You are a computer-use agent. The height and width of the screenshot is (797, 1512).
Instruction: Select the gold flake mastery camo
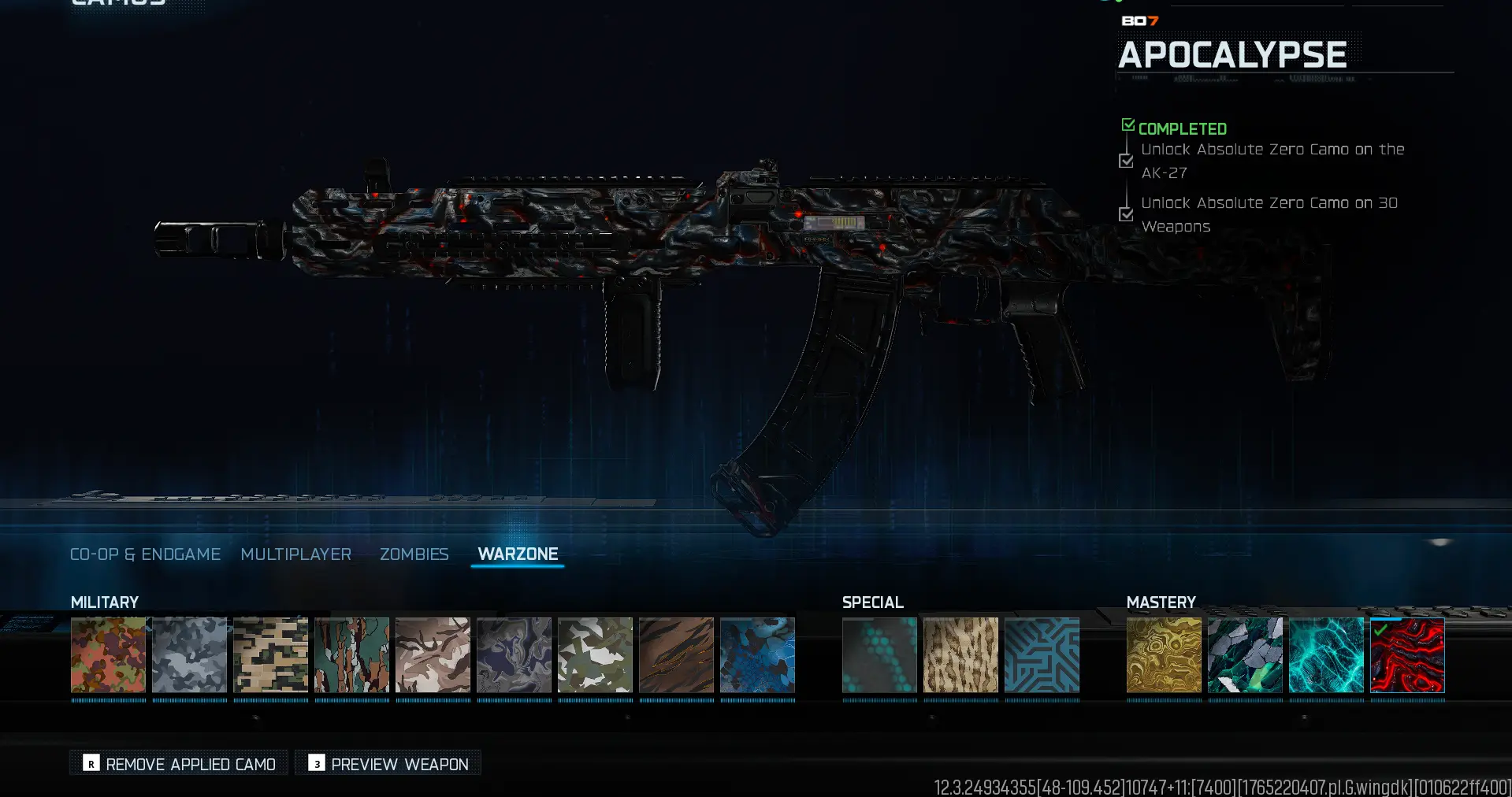pyautogui.click(x=1165, y=656)
